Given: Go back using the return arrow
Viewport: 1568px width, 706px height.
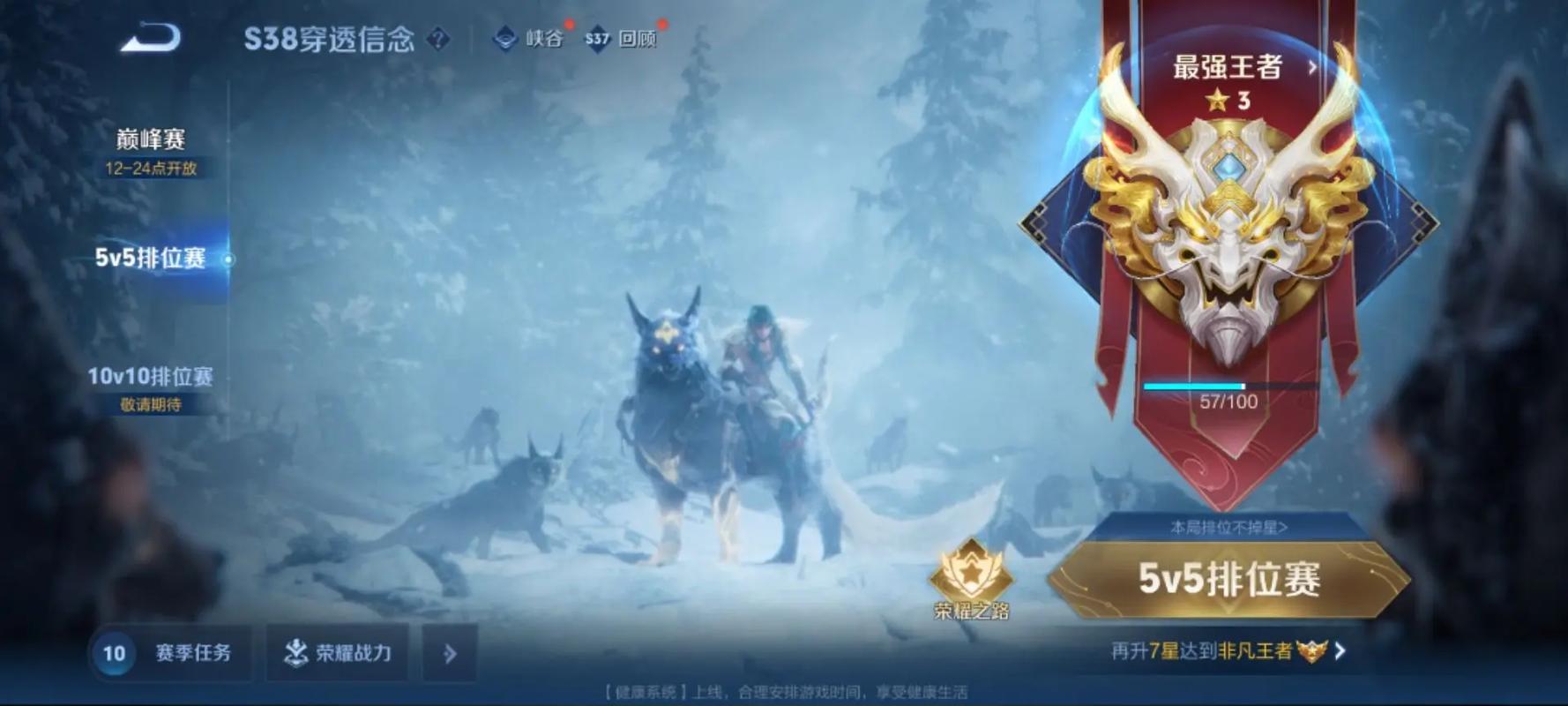Looking at the screenshot, I should (x=151, y=38).
